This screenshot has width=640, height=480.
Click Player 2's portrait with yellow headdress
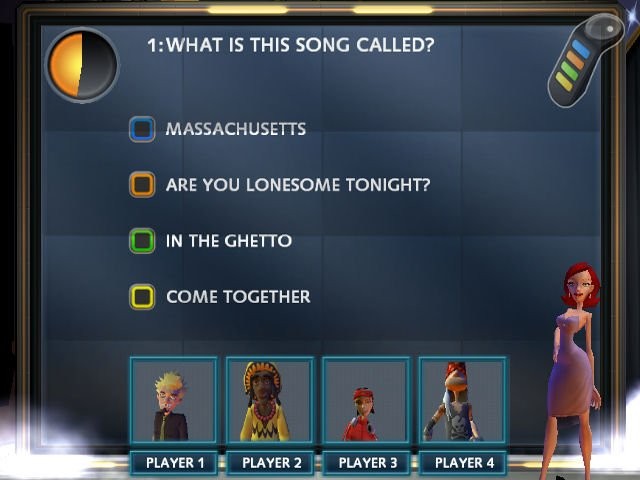point(269,401)
